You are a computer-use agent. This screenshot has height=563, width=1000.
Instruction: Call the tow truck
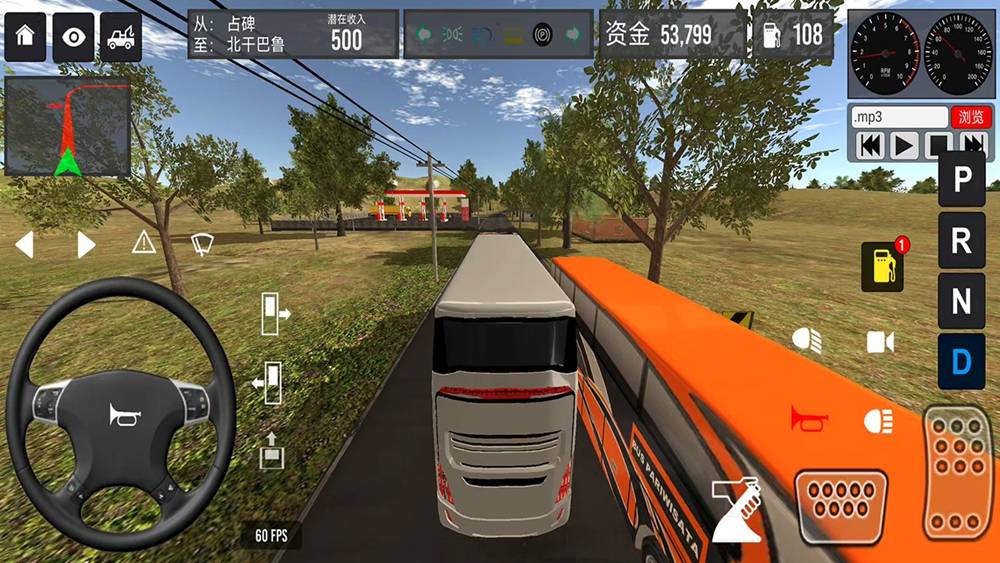(122, 37)
